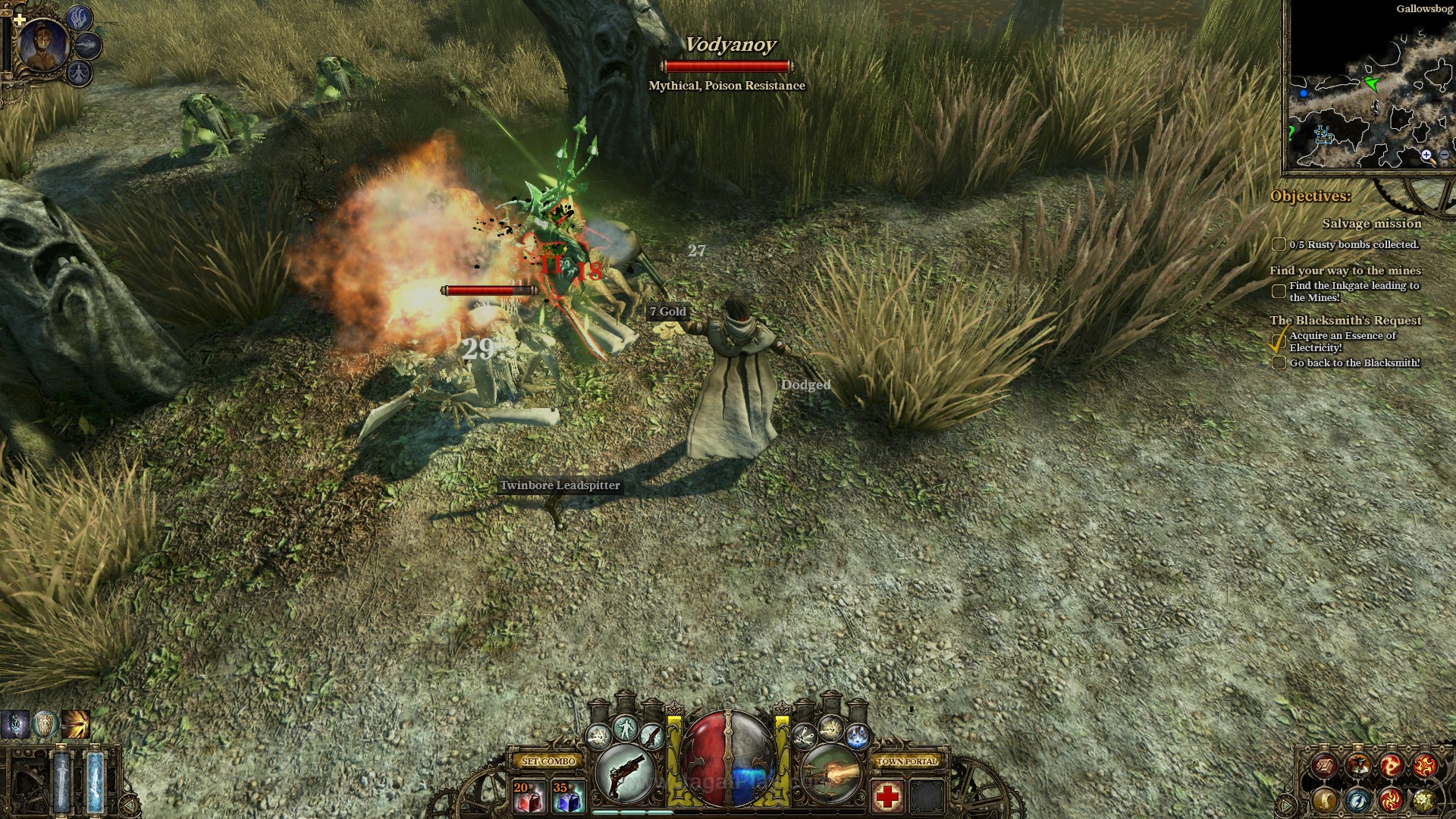Check the Find the Inkgate objective box
Viewport: 1456px width, 819px height.
click(x=1279, y=290)
